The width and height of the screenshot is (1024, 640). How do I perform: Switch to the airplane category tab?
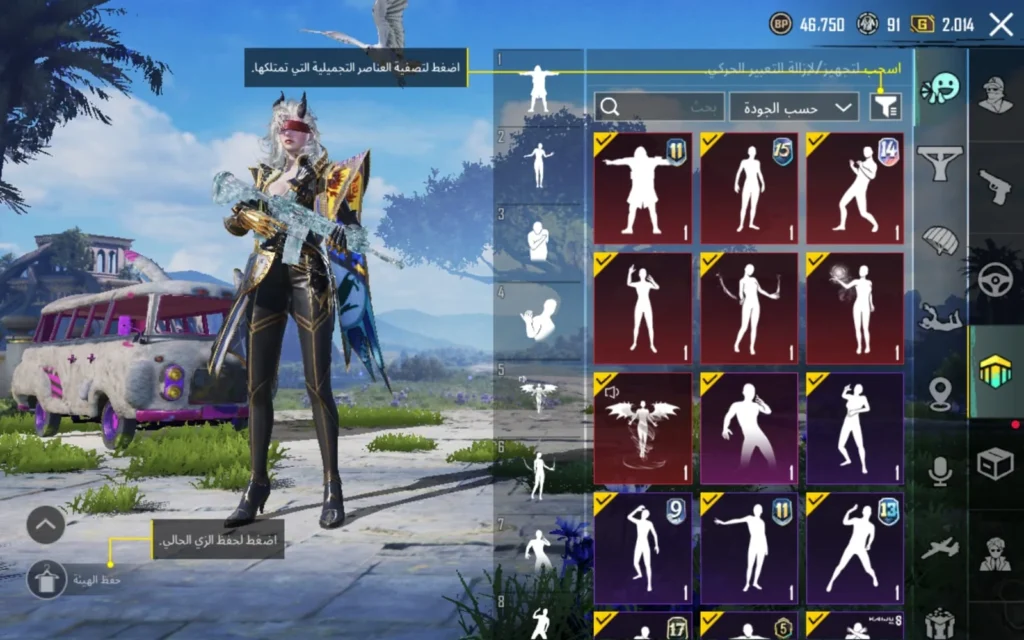tap(940, 548)
